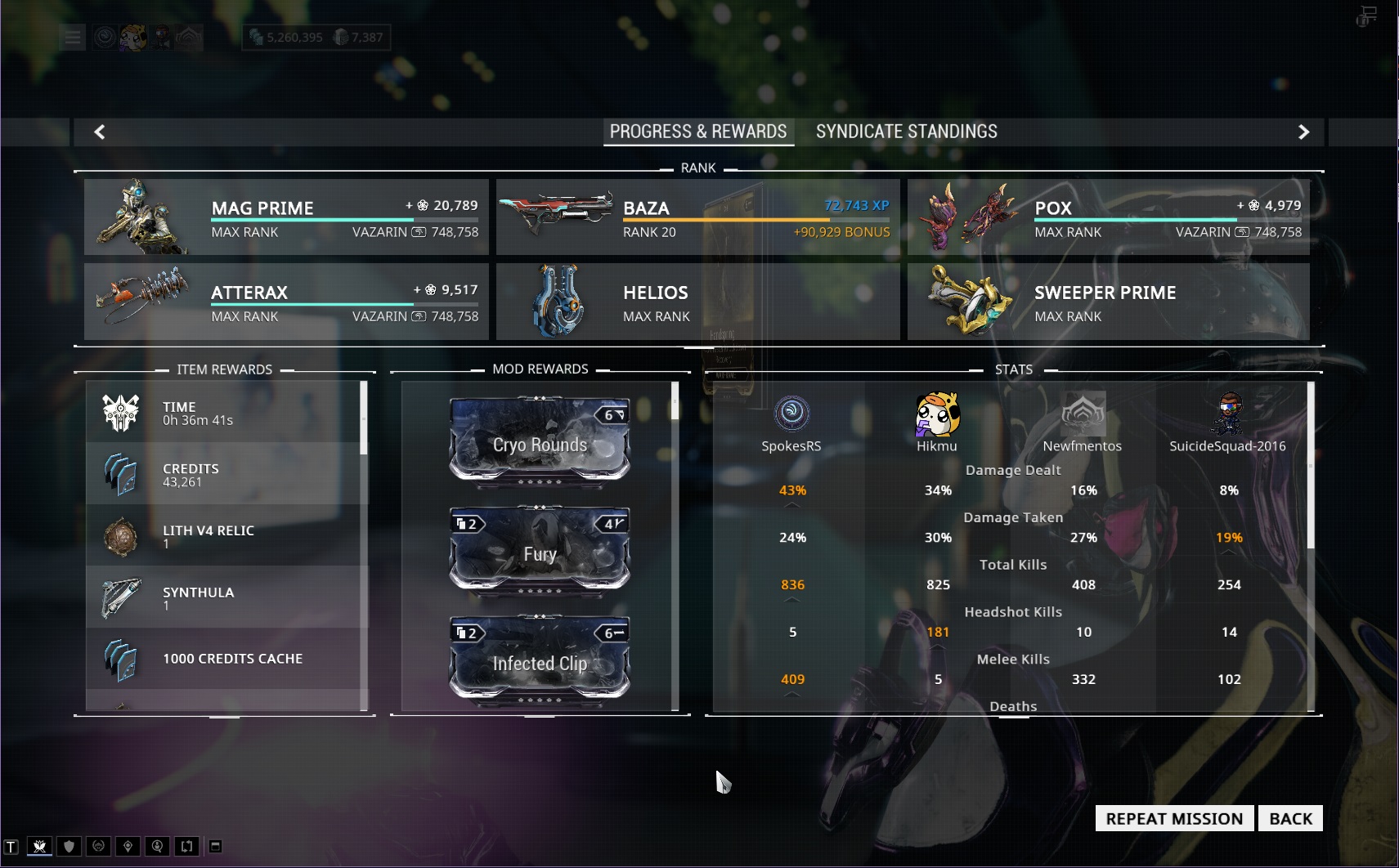Select the Pox weapon rank panel
Image resolution: width=1399 pixels, height=868 pixels.
(1108, 217)
